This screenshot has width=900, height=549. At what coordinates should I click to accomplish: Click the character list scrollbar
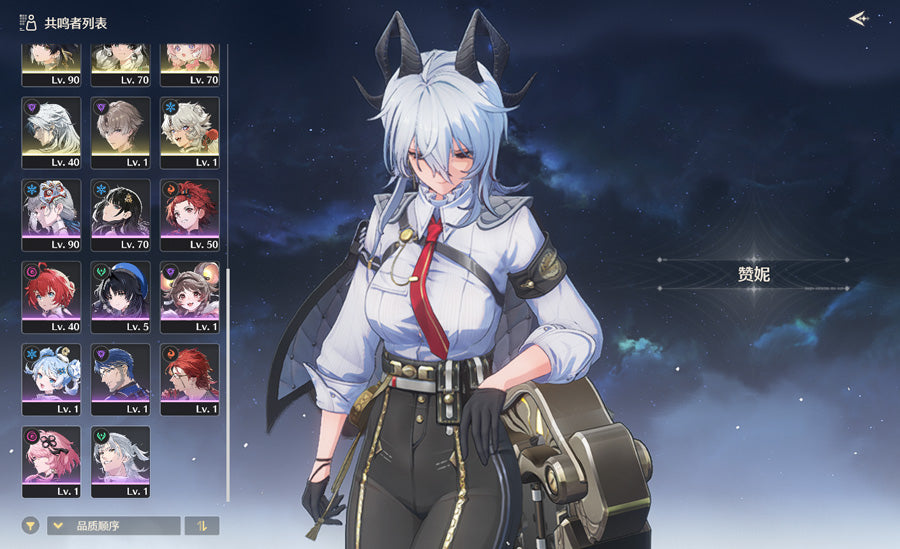coord(229,380)
